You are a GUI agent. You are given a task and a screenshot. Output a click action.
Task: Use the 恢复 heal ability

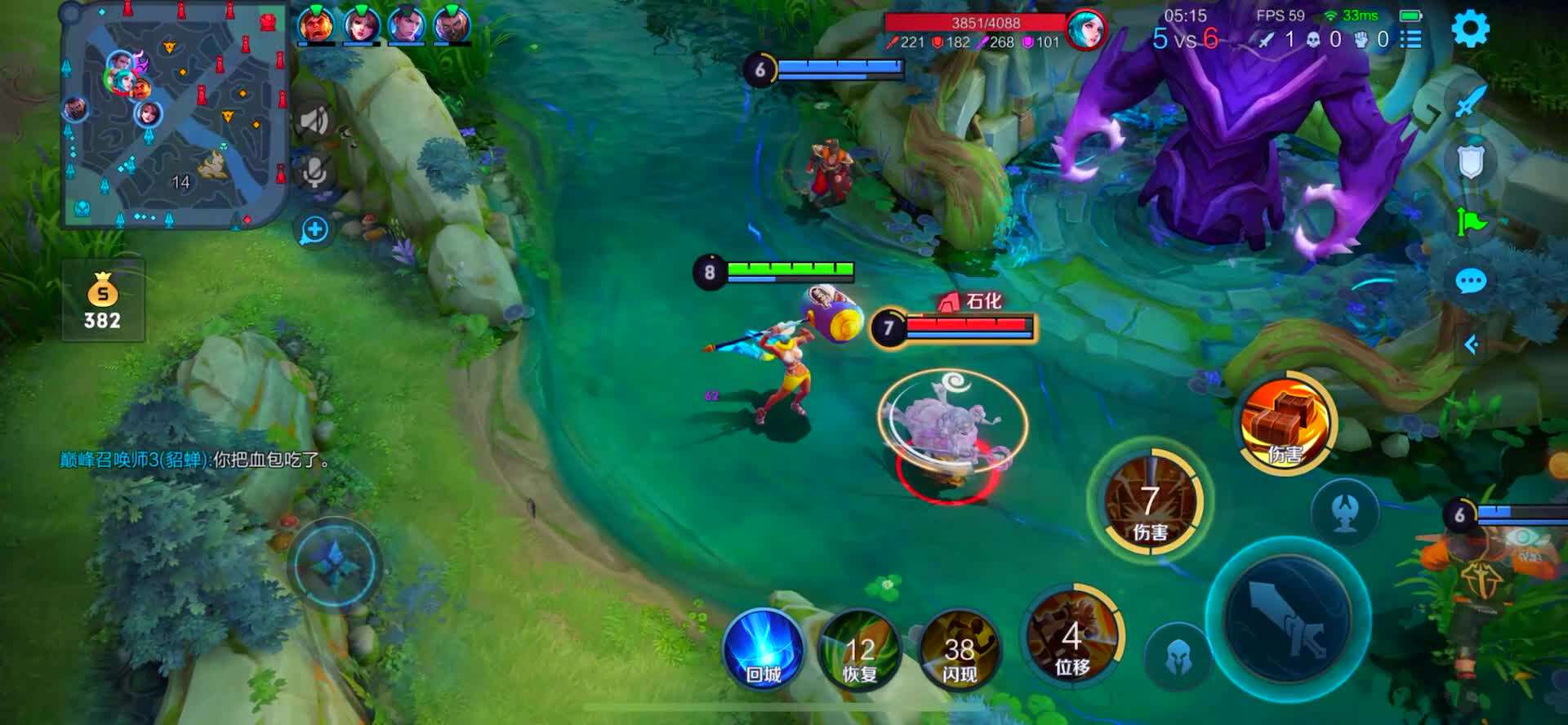859,651
